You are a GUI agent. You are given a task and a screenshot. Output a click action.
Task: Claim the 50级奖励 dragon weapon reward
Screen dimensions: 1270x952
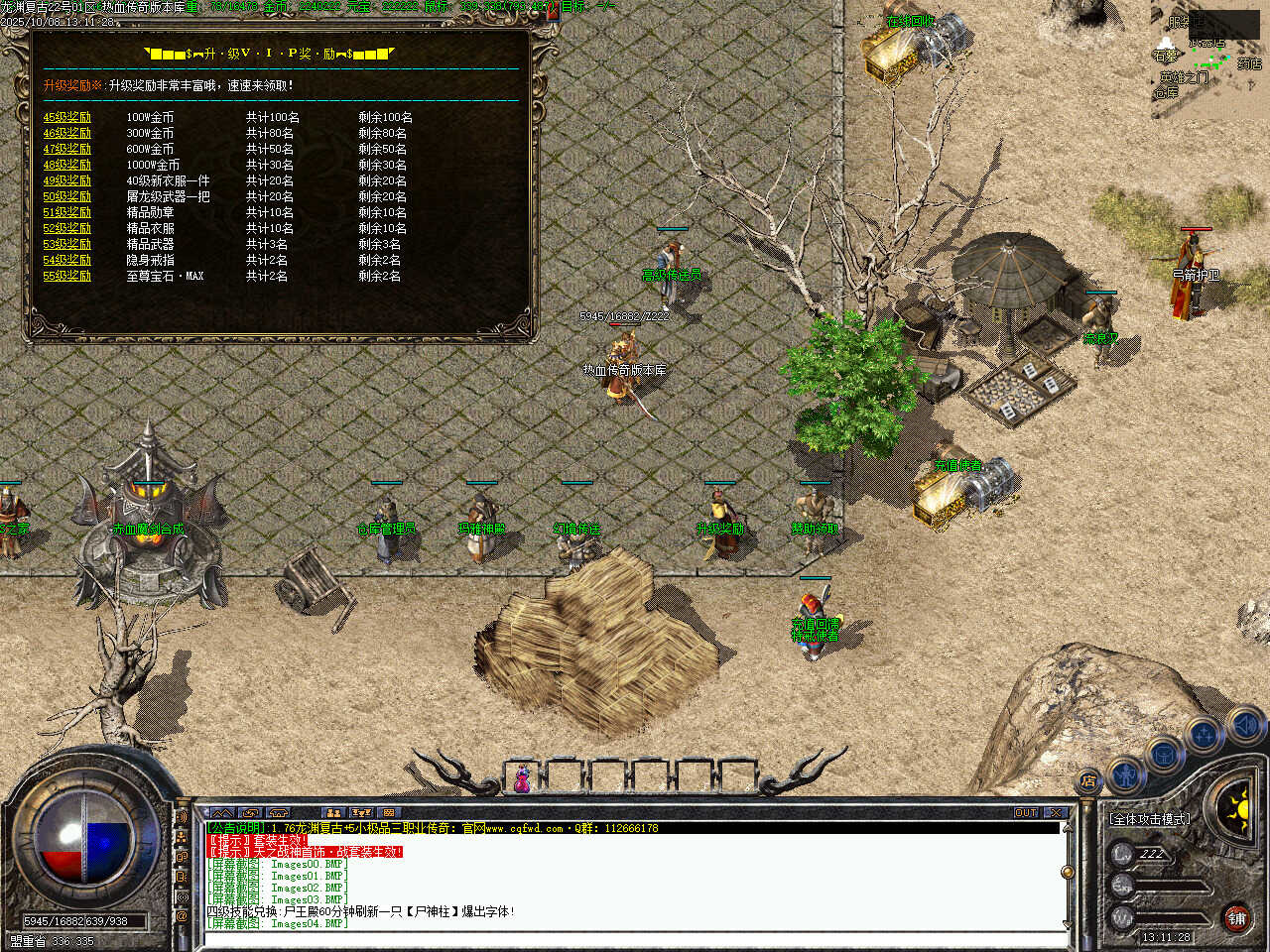coord(66,196)
